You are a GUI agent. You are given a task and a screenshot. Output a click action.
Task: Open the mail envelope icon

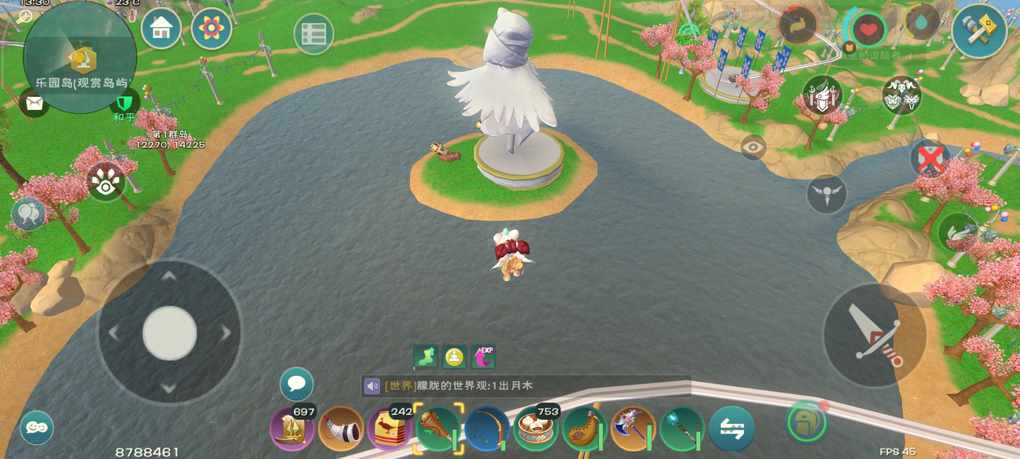coord(34,102)
